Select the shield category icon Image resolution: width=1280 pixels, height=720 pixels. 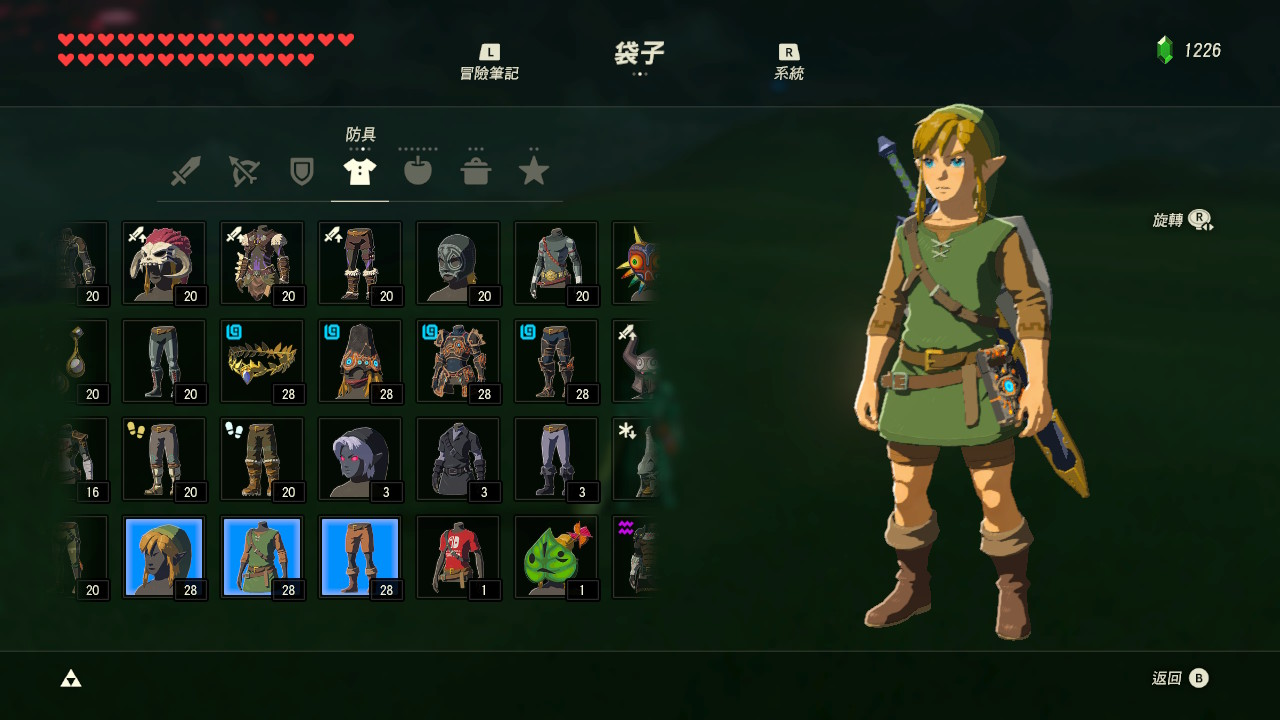(300, 170)
